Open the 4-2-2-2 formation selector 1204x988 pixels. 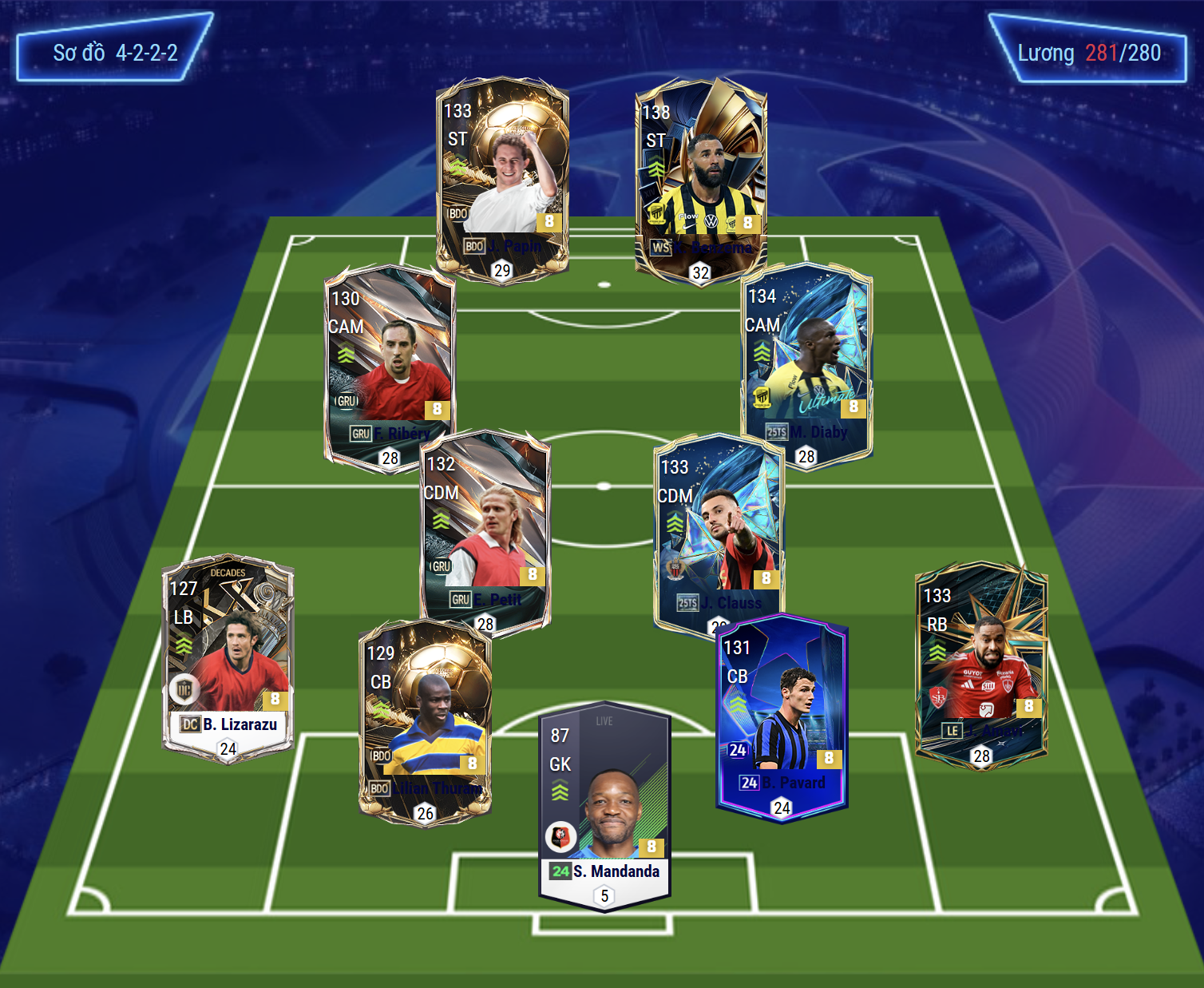coord(115,53)
